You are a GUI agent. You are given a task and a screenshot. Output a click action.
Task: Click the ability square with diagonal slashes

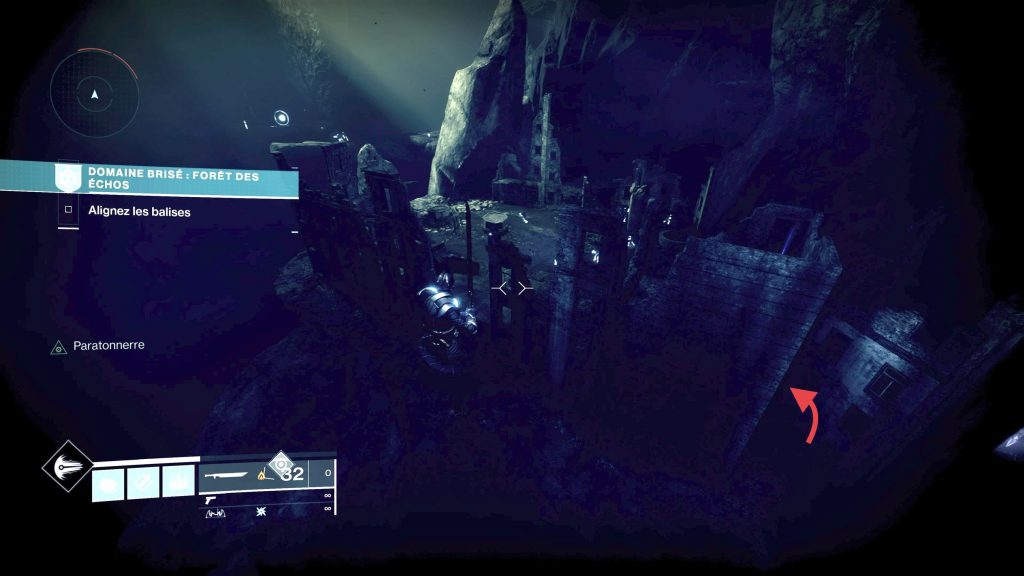tap(143, 483)
